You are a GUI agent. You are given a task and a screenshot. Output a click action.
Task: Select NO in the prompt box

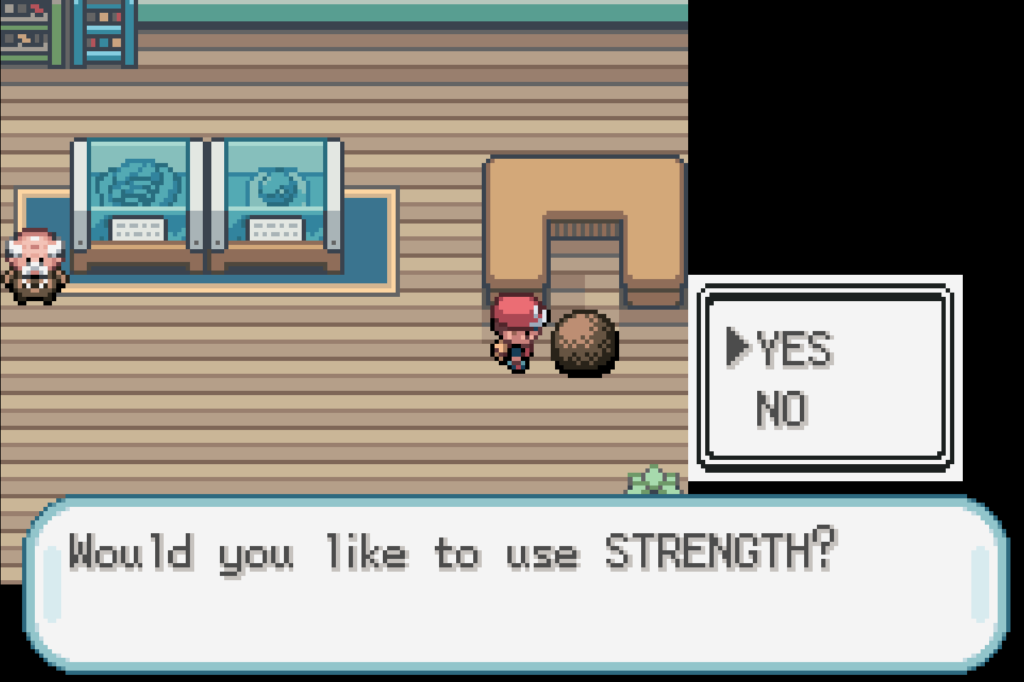pos(781,409)
